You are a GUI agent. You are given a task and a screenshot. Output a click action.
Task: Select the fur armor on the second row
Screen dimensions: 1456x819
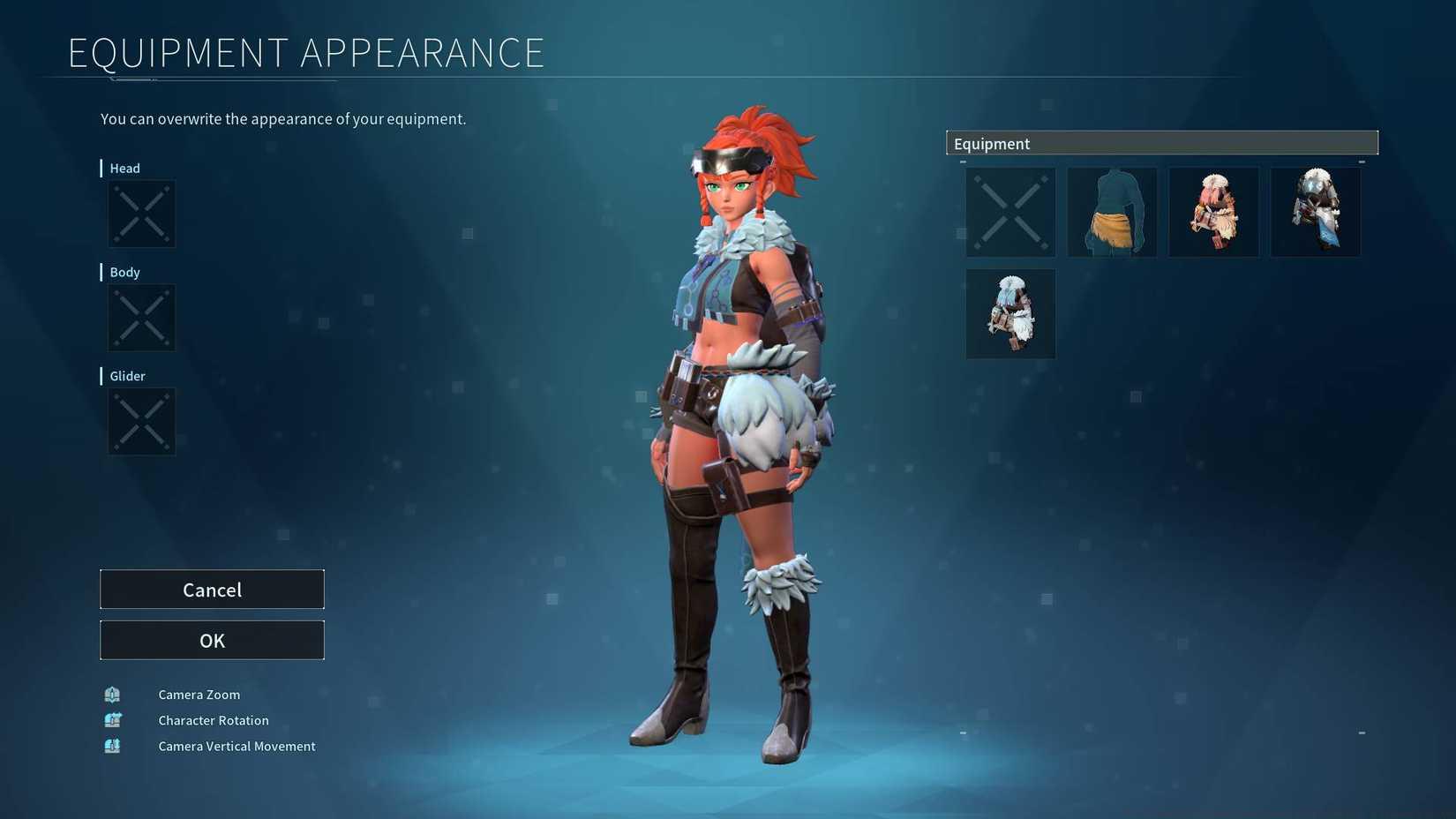(x=1009, y=313)
